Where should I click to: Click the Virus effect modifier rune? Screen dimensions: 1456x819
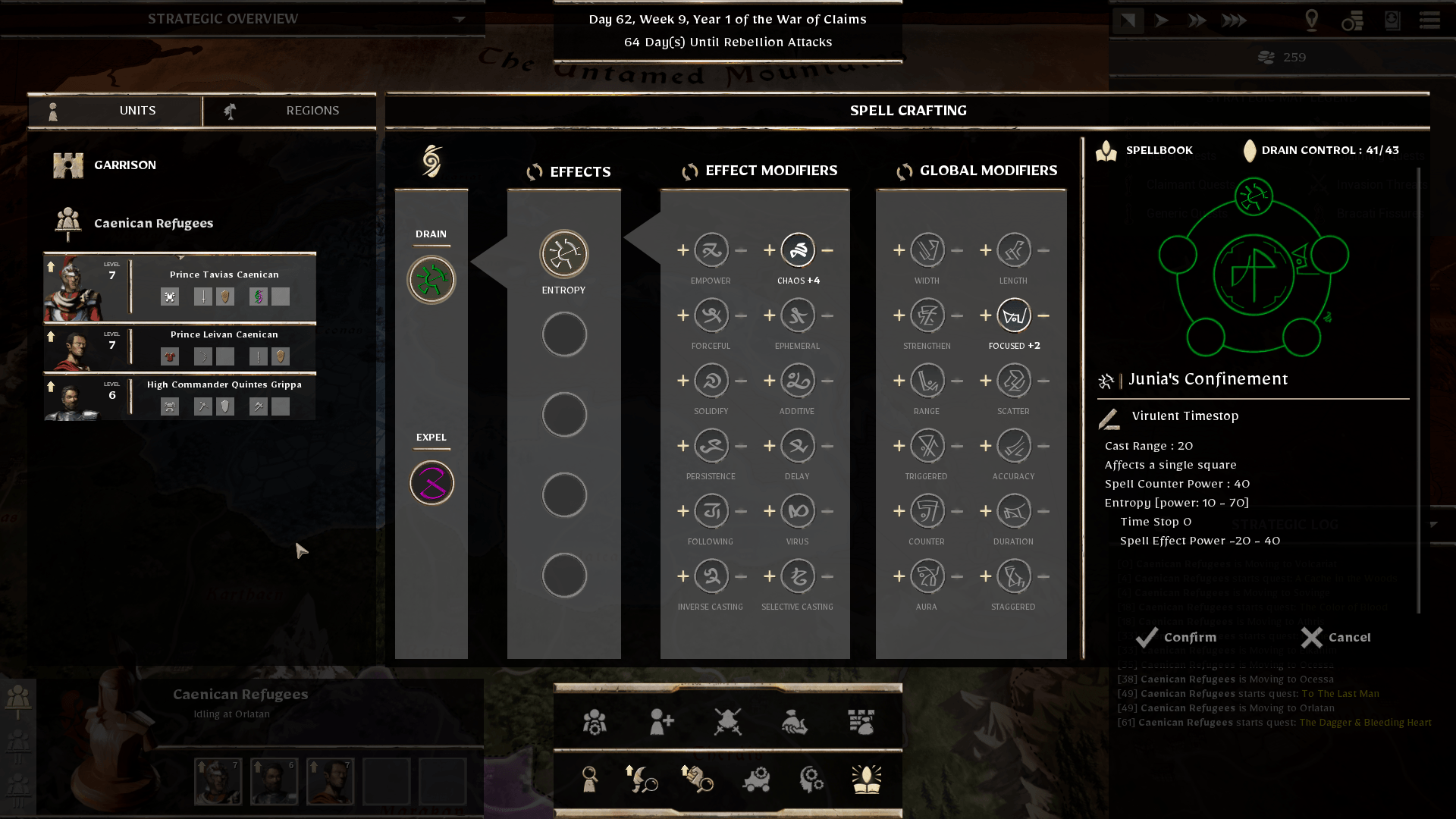pos(798,511)
